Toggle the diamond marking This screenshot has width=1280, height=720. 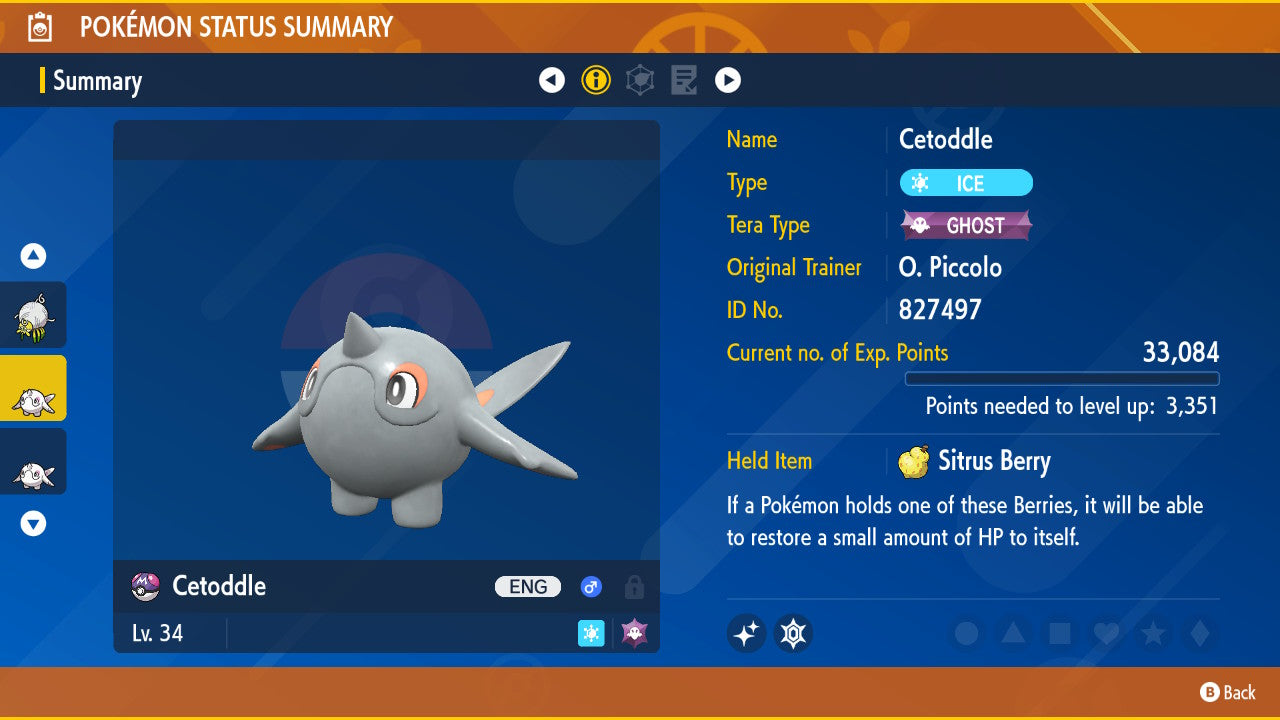pyautogui.click(x=1198, y=633)
